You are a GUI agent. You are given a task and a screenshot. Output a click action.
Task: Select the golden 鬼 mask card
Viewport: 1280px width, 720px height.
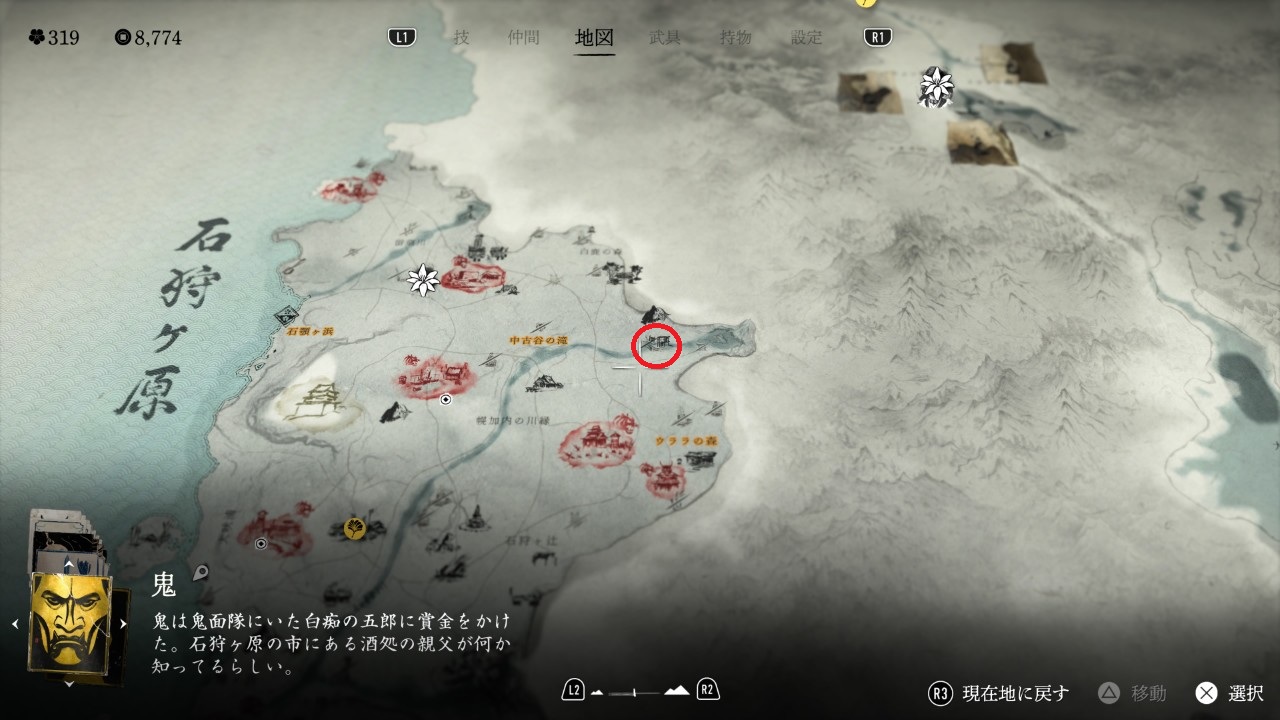point(70,621)
